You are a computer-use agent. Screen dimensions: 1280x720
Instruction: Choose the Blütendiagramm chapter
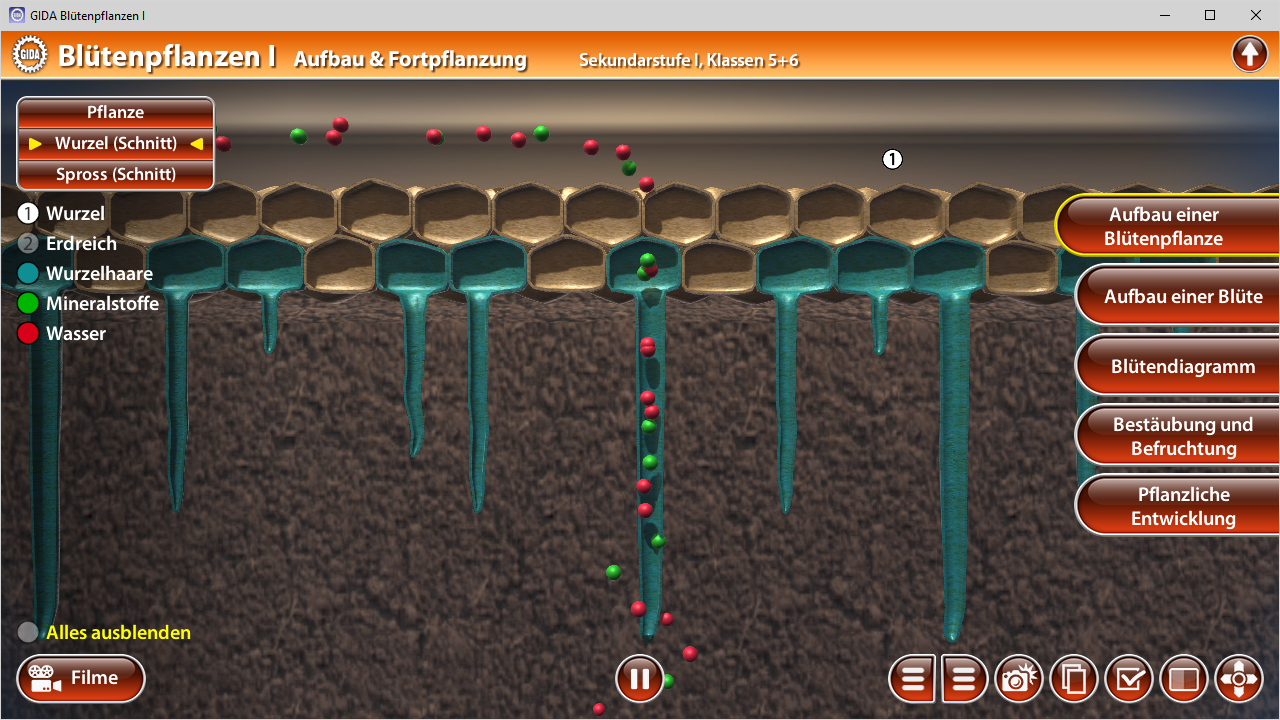click(x=1182, y=367)
